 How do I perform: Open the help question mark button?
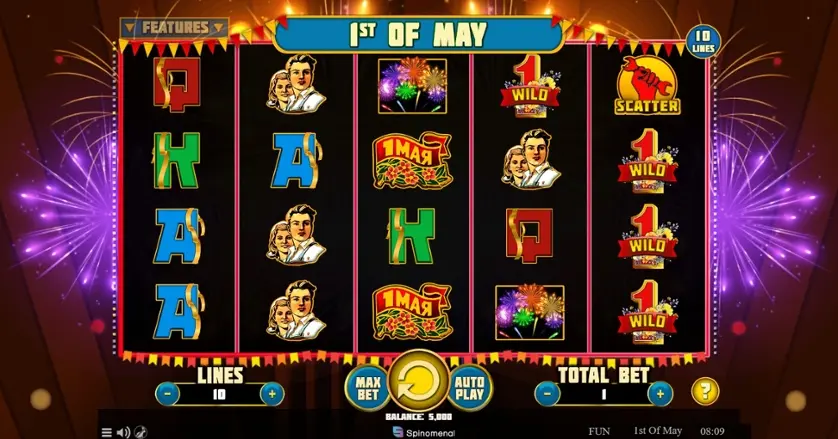click(706, 391)
